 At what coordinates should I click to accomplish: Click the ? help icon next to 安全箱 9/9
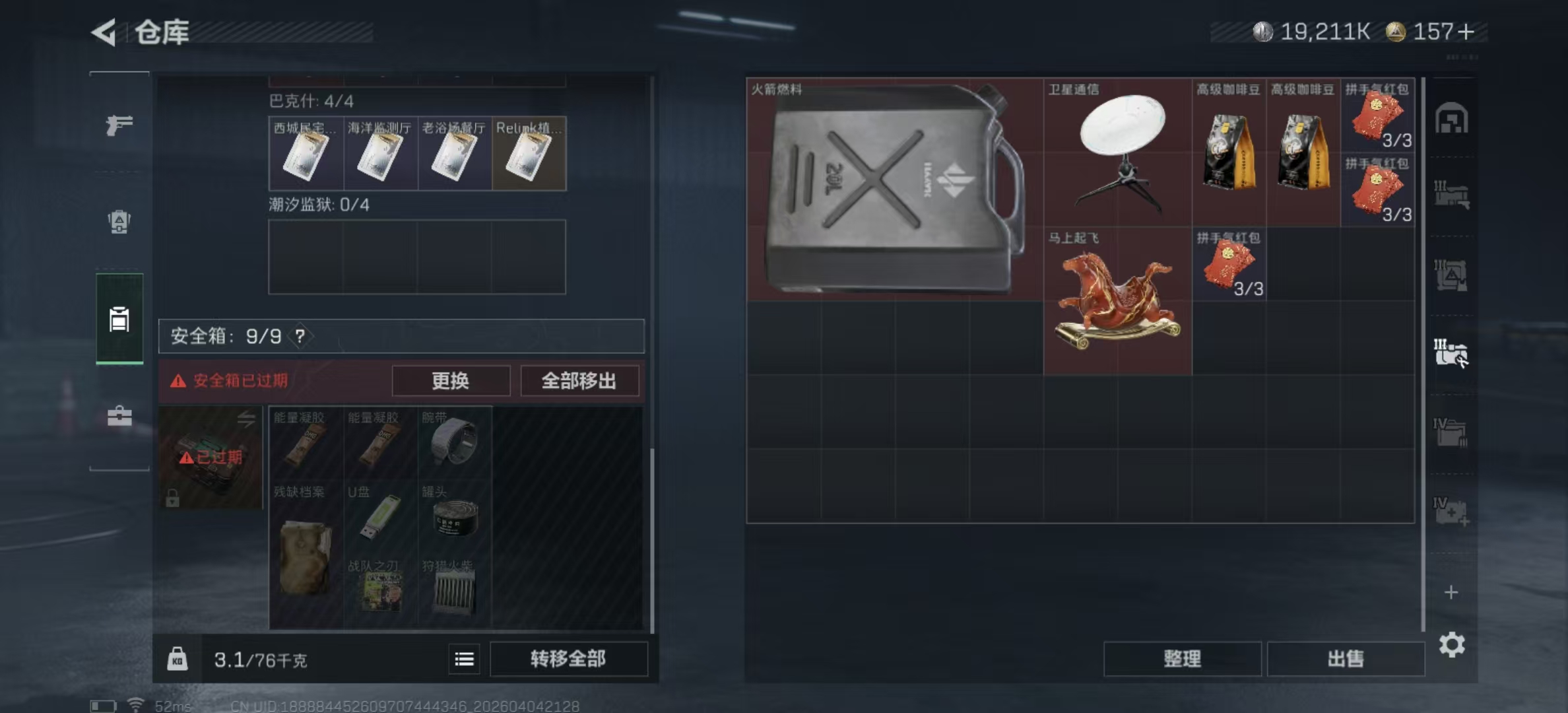click(301, 335)
